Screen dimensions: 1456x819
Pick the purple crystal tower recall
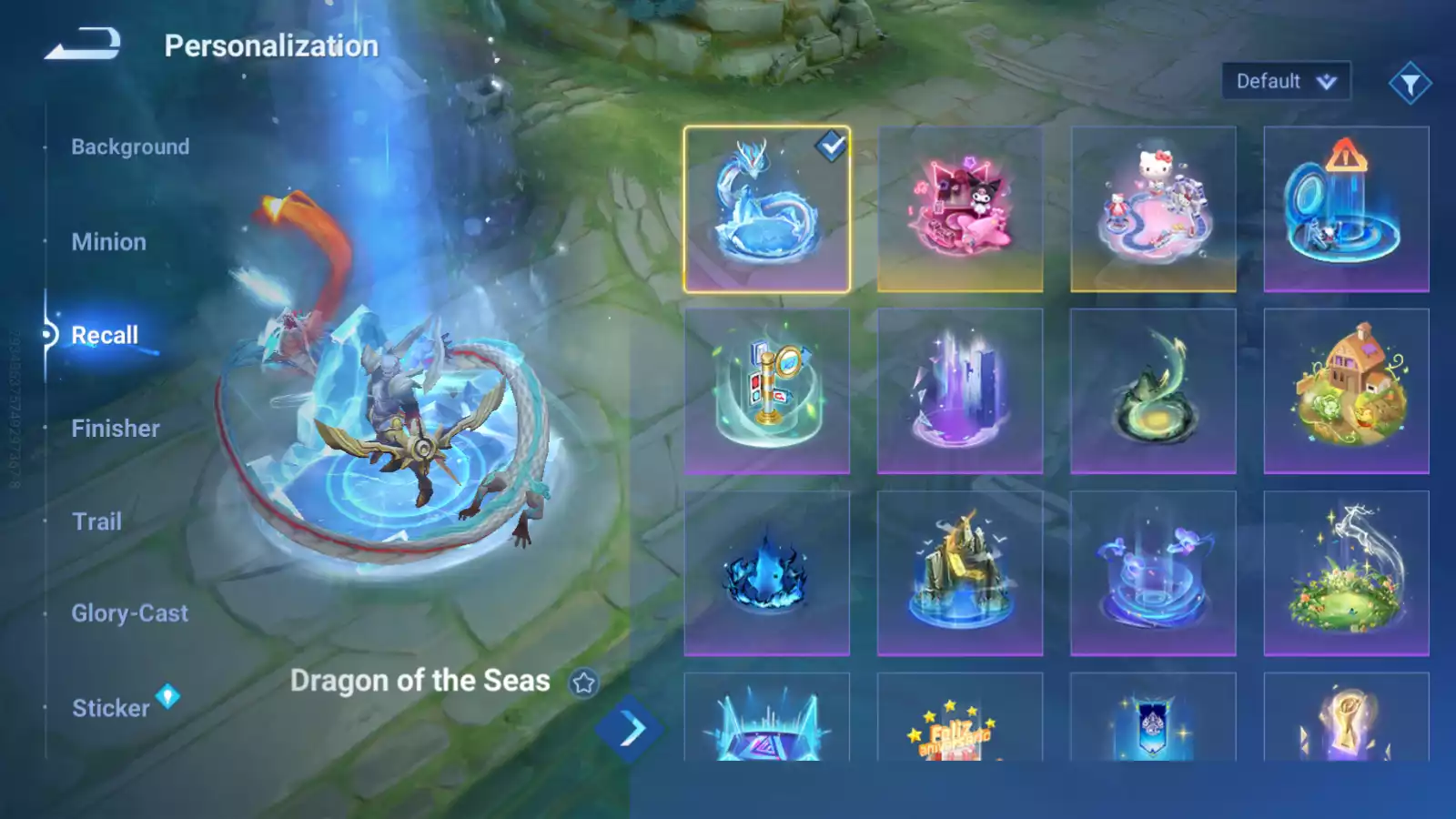[x=960, y=391]
